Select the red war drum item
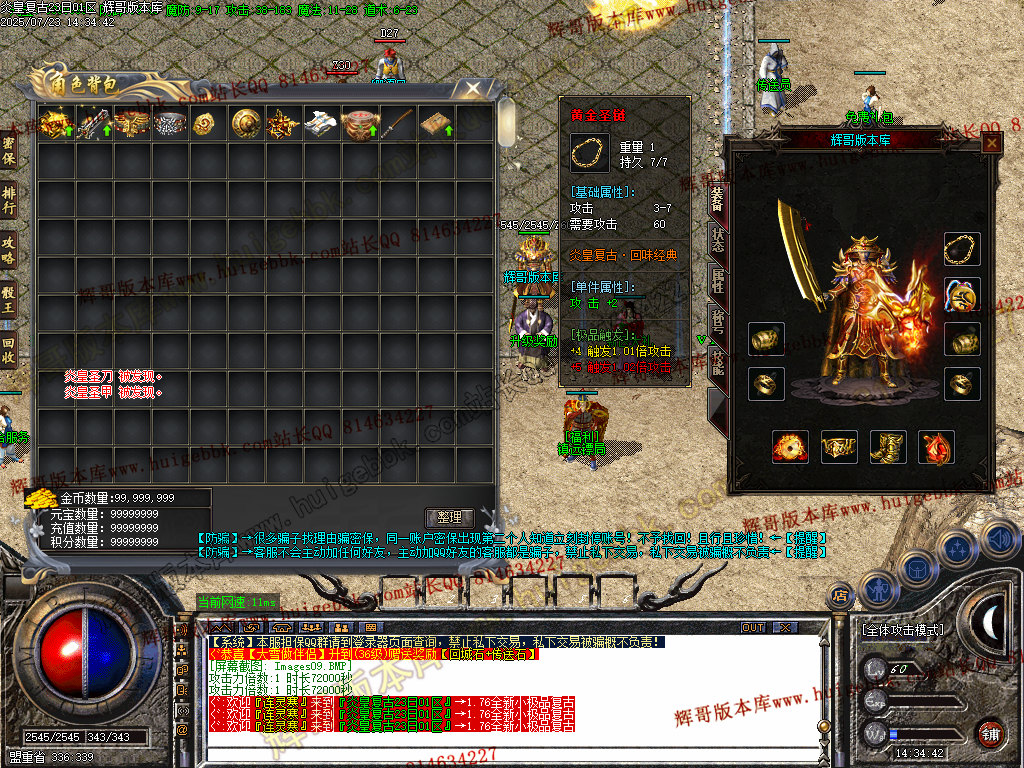Screen dimensions: 1024x768 360,124
